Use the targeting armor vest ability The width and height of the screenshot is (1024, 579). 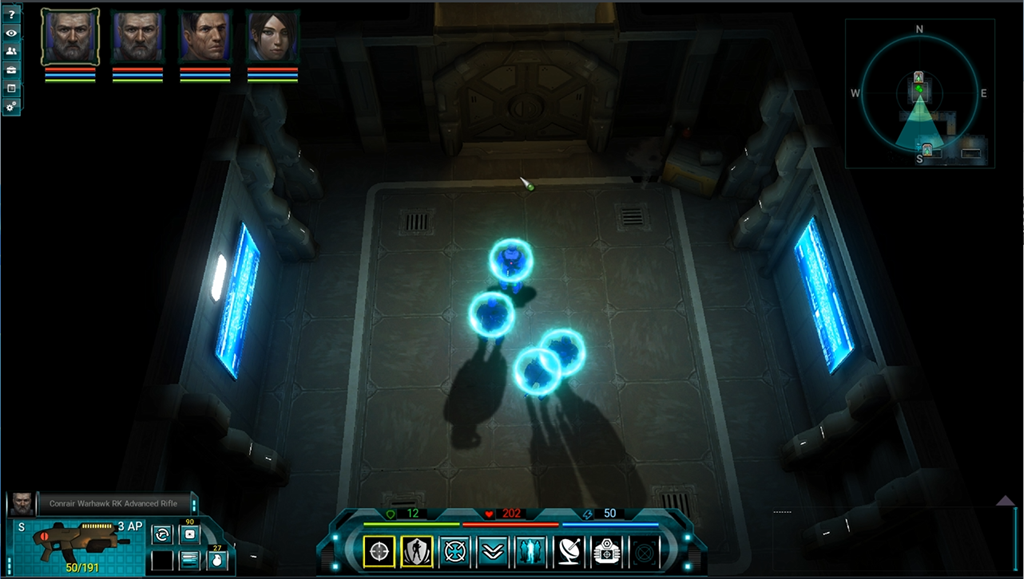point(606,551)
